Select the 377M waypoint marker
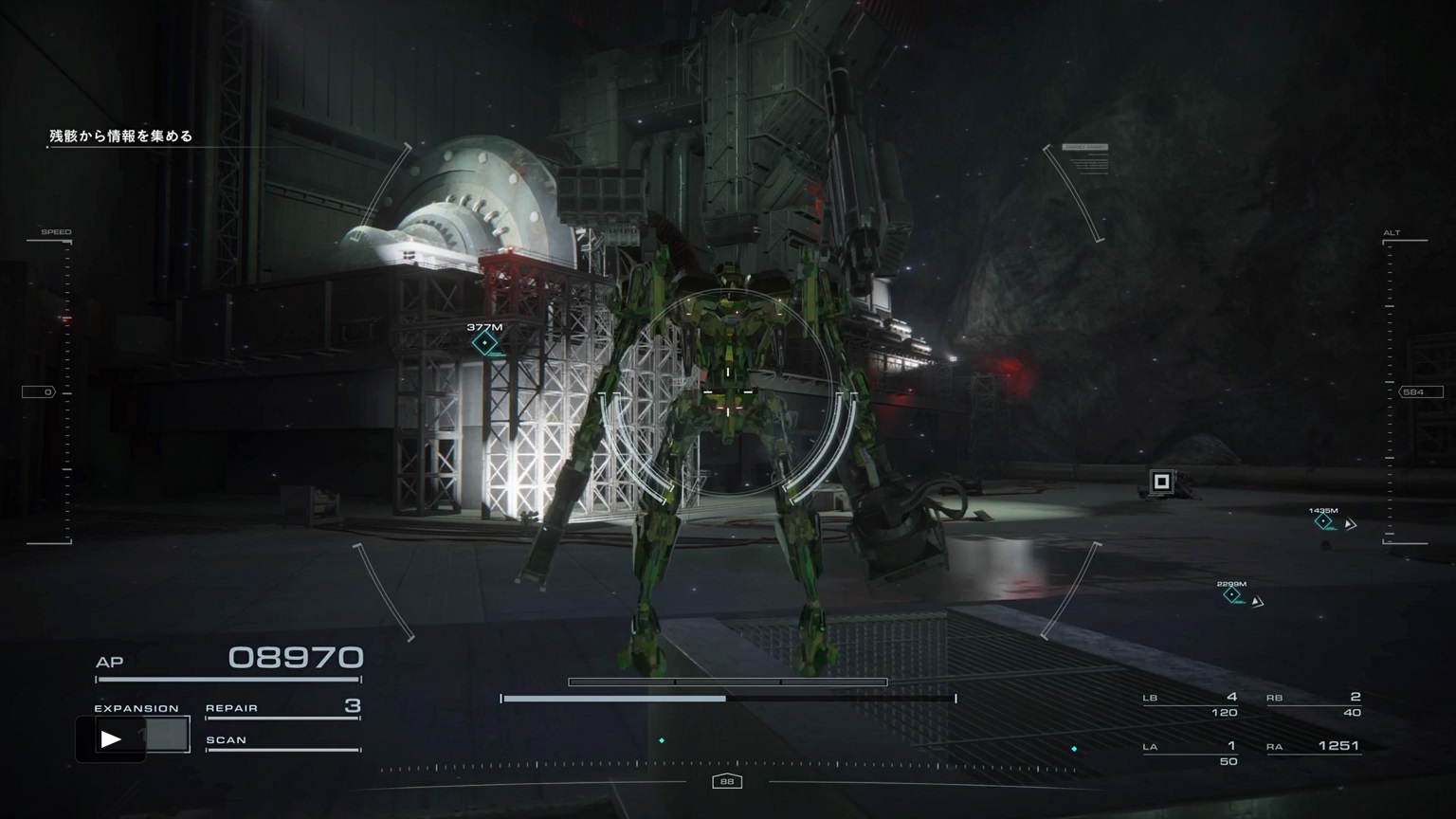1456x819 pixels. click(485, 342)
